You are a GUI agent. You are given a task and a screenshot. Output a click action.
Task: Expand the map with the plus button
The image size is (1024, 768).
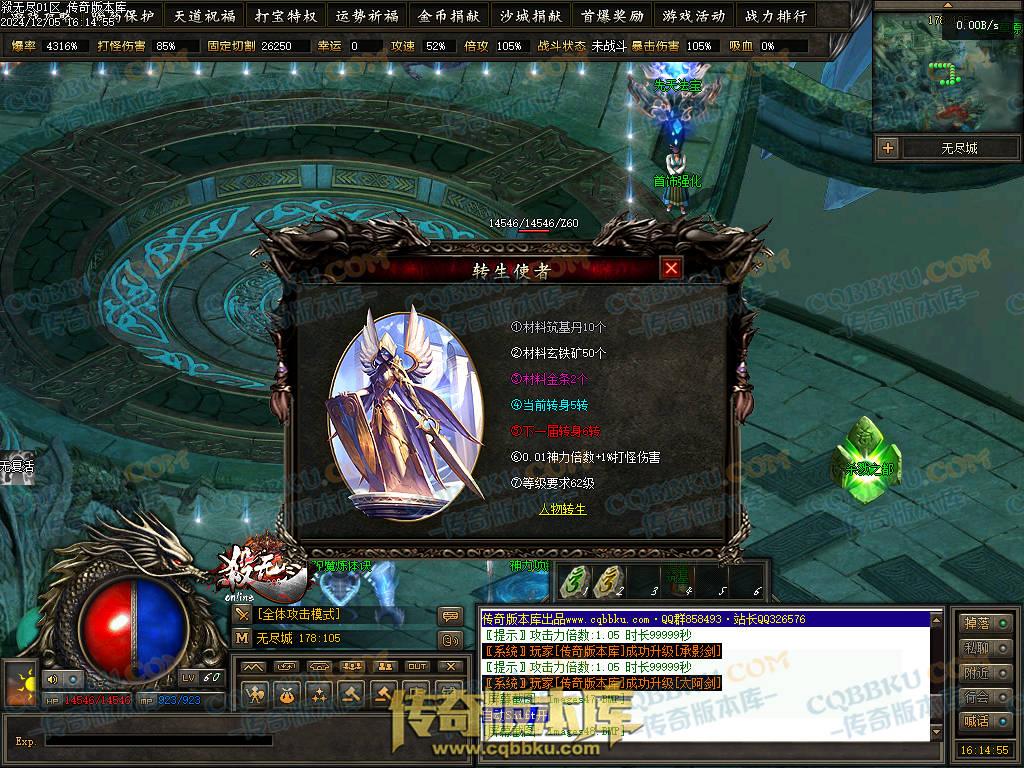pos(887,148)
